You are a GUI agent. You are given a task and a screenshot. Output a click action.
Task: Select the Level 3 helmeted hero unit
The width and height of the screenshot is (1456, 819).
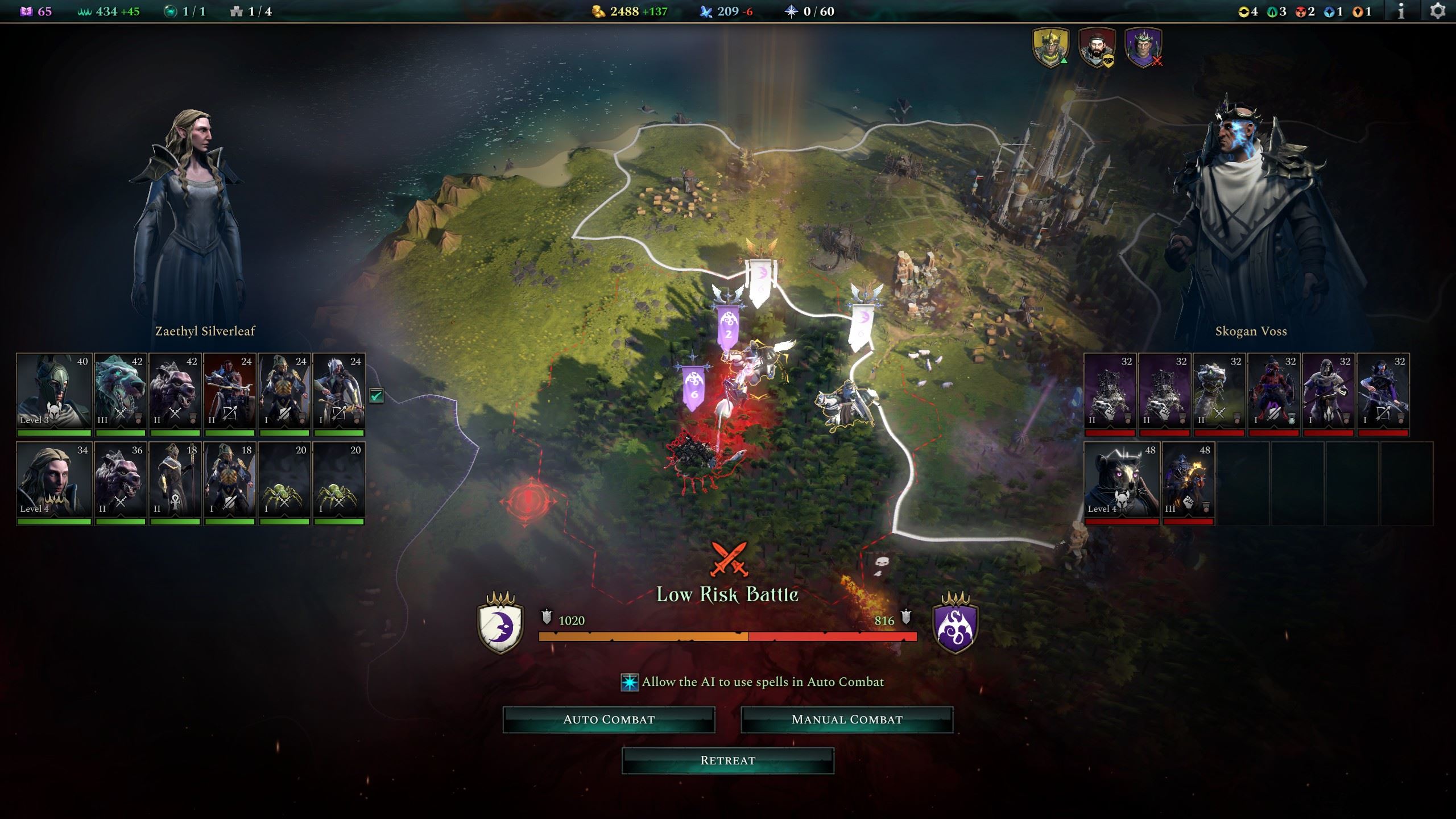54,391
